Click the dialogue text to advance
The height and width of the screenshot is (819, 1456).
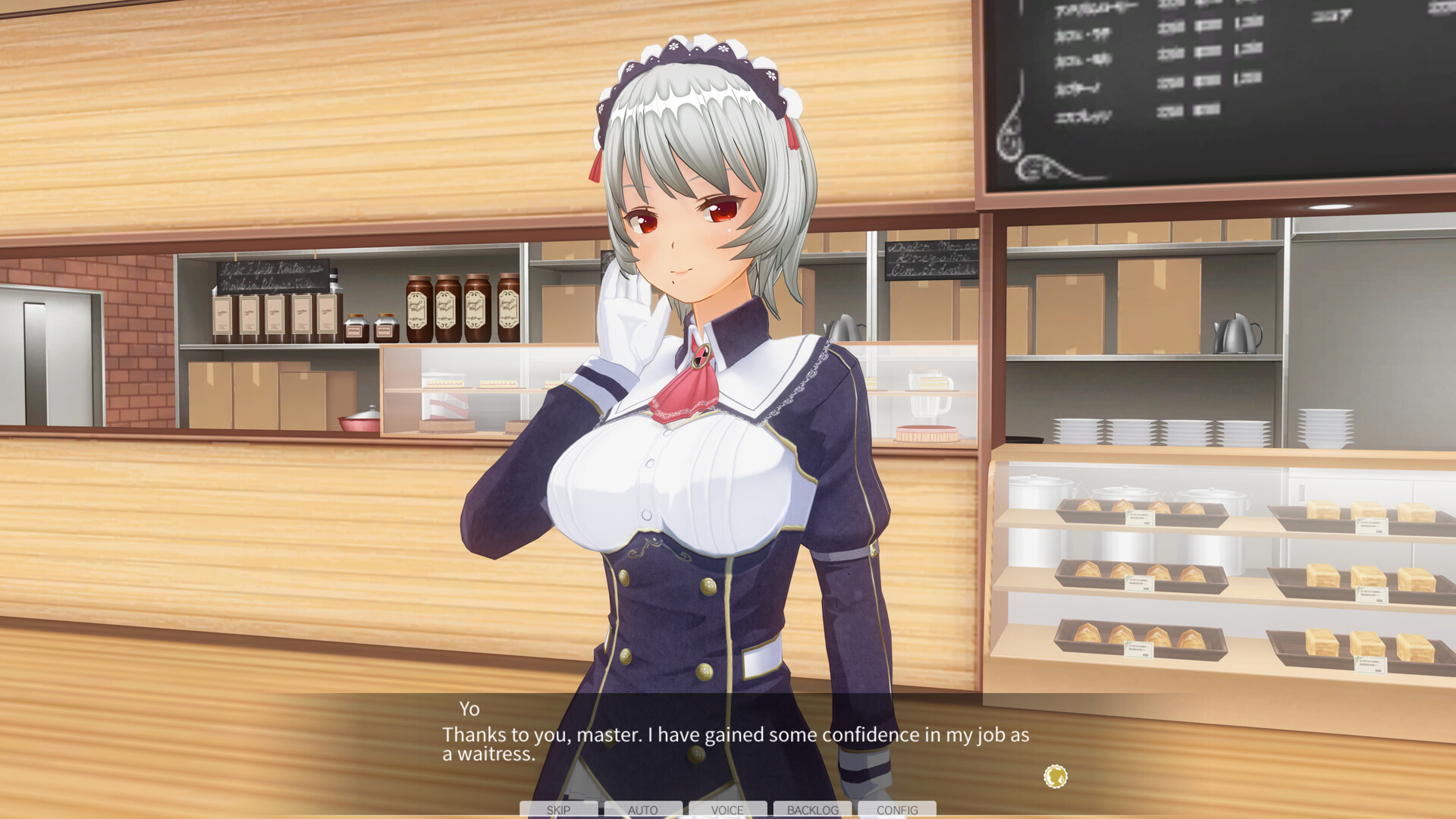click(736, 735)
